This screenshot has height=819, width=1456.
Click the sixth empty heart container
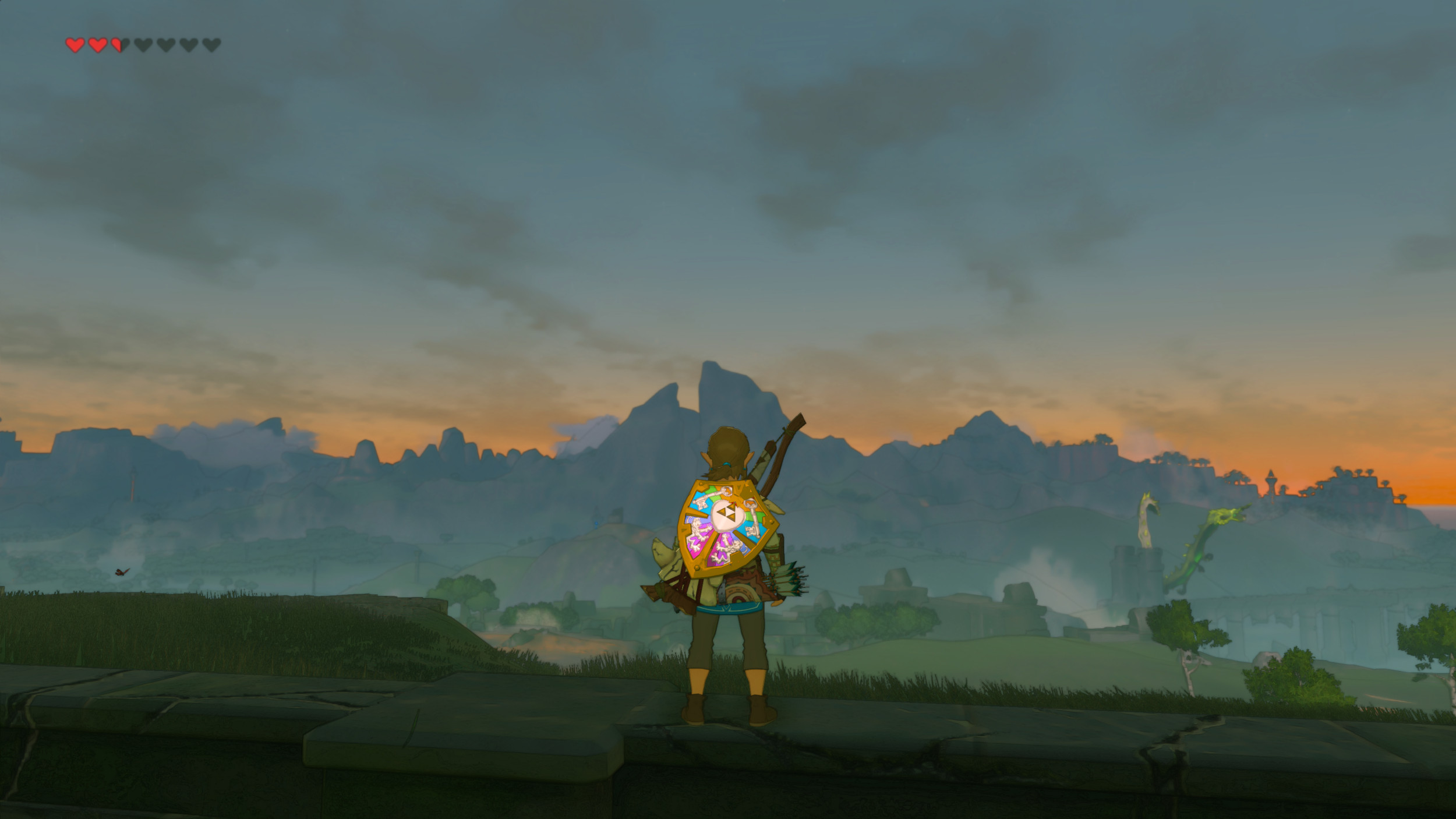click(189, 45)
